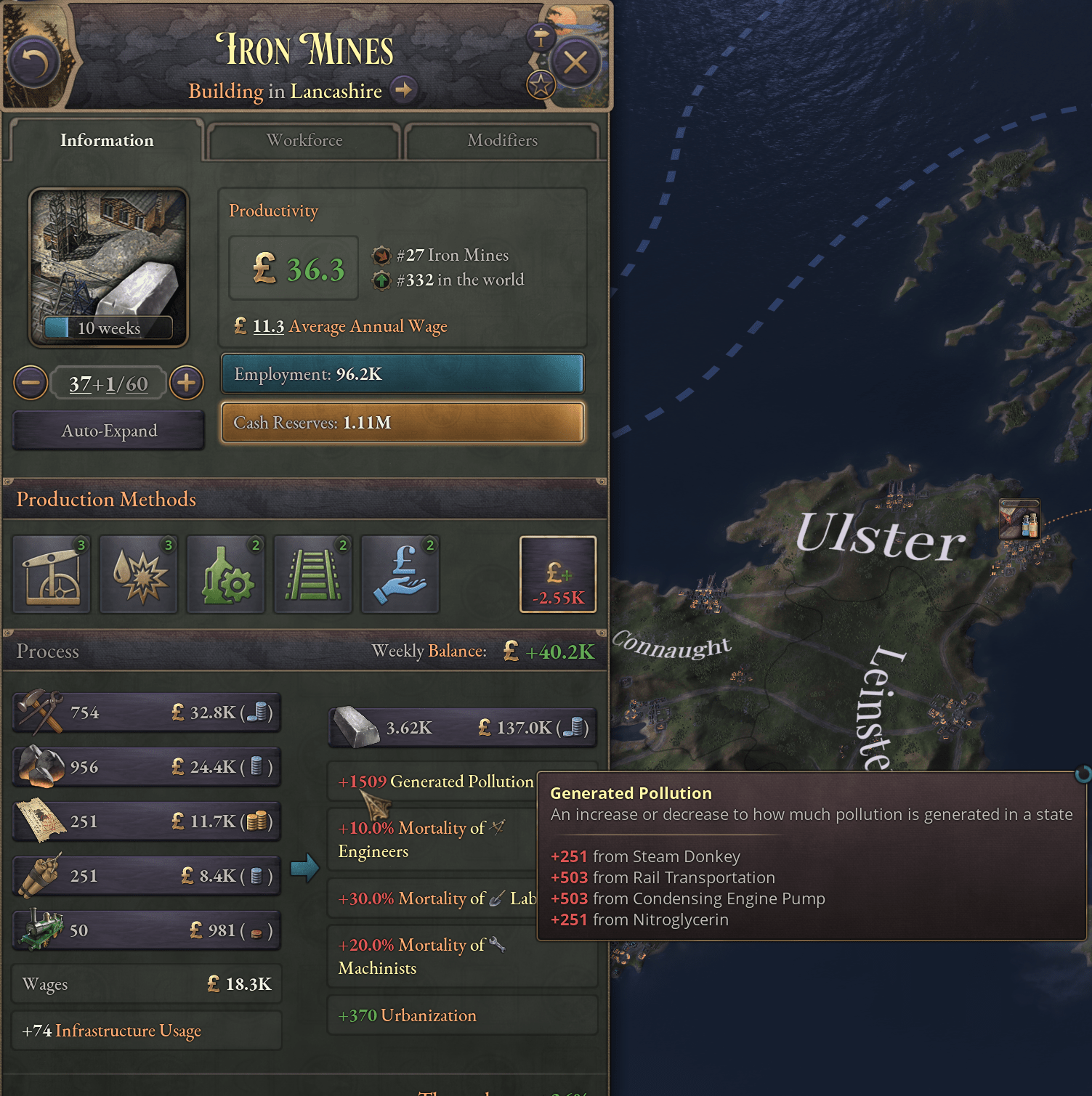Close the Iron Mines panel
The image size is (1092, 1096).
coord(575,62)
